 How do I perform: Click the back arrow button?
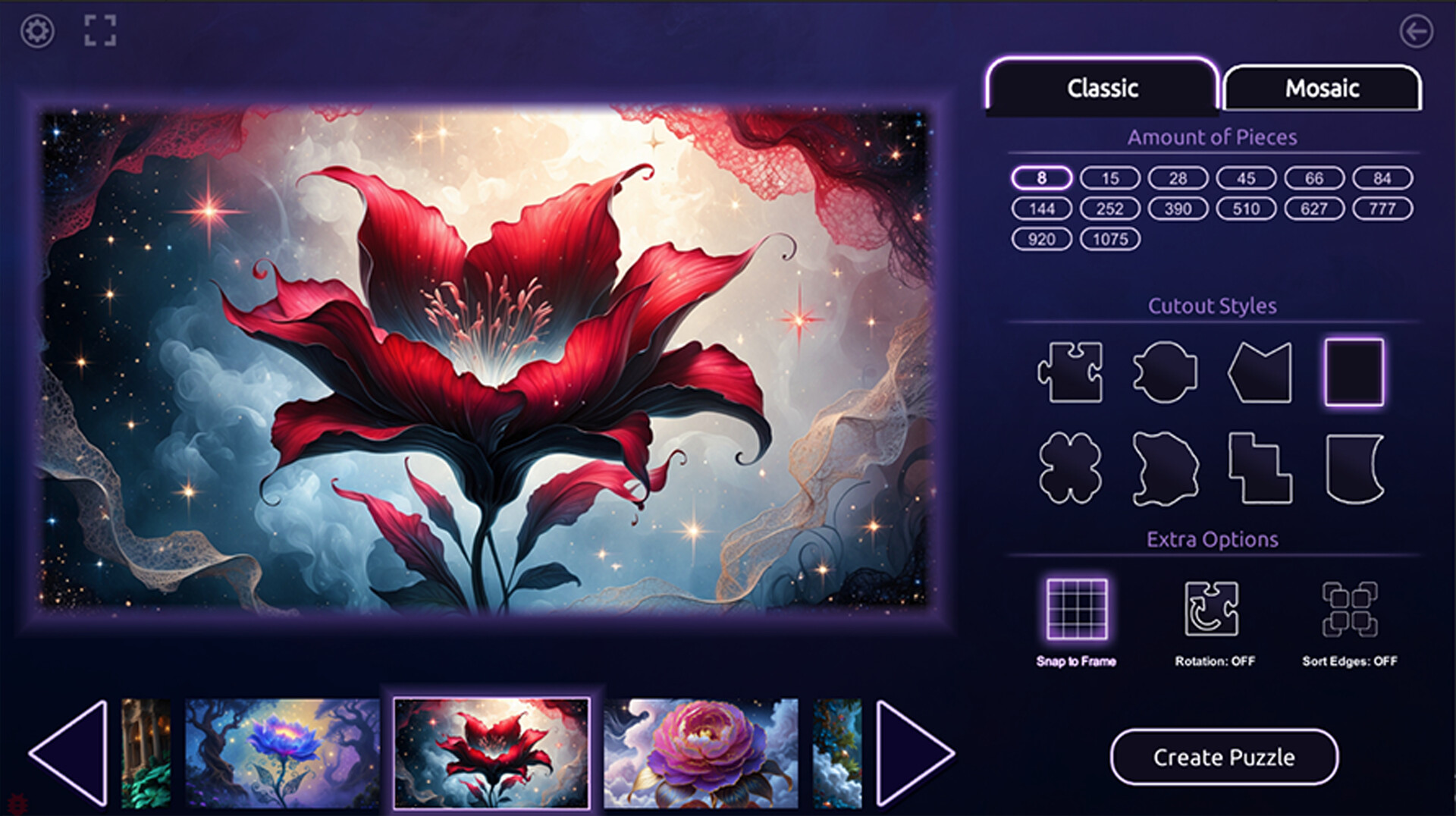click(1417, 32)
